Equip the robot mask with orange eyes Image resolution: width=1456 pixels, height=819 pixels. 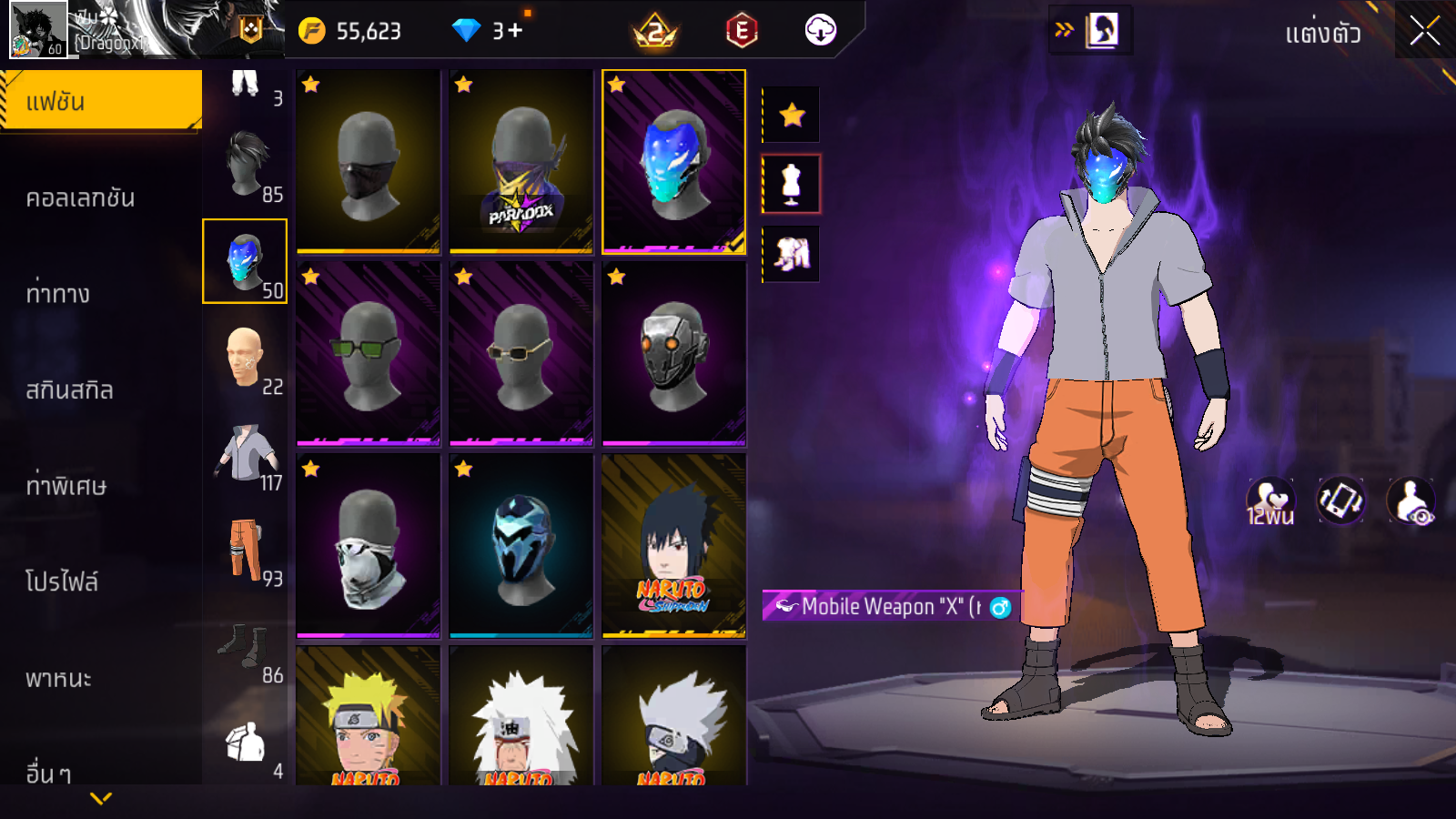(x=674, y=354)
